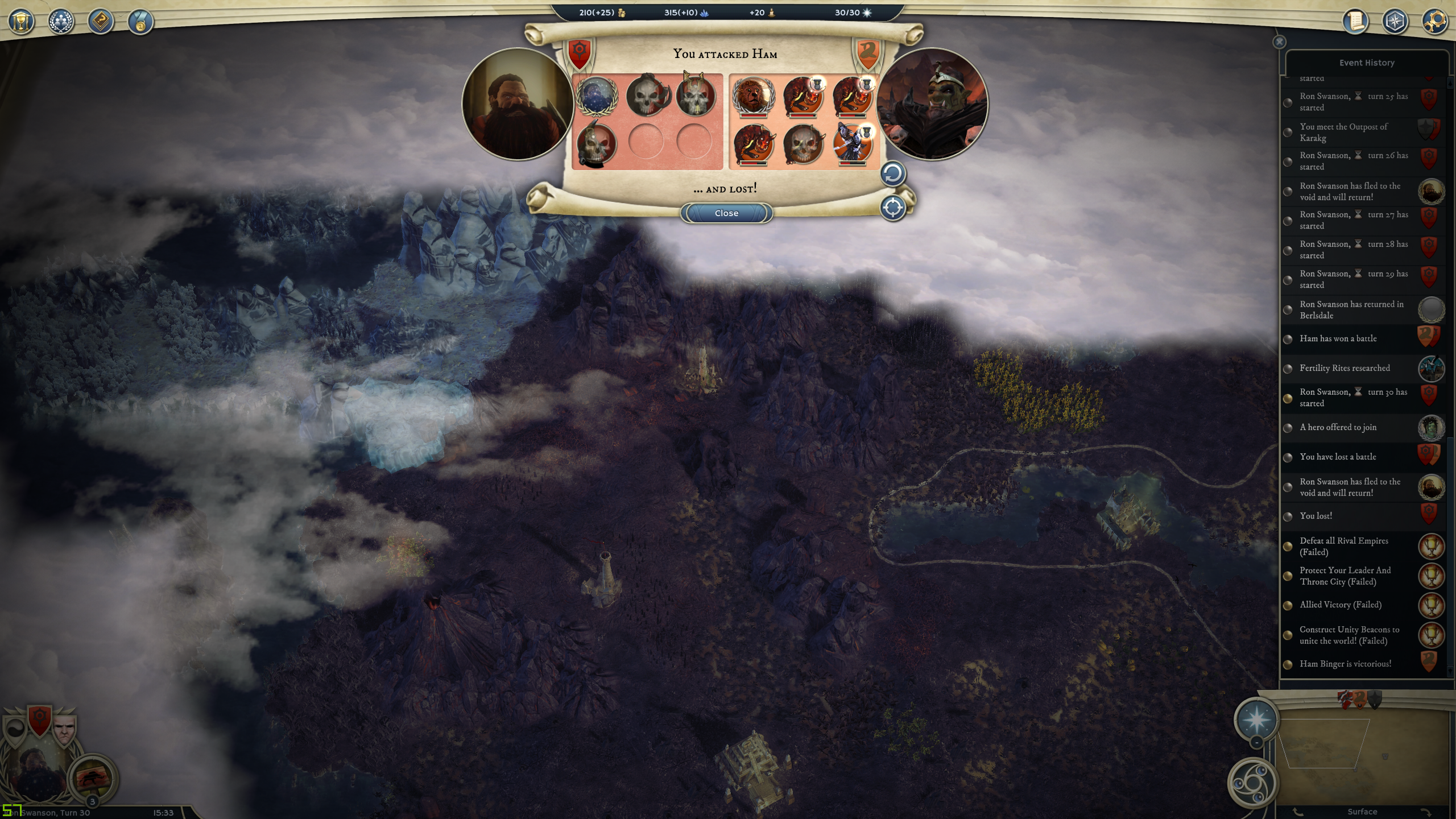The height and width of the screenshot is (819, 1456).
Task: Open the gear settings menu
Action: pos(1434,22)
